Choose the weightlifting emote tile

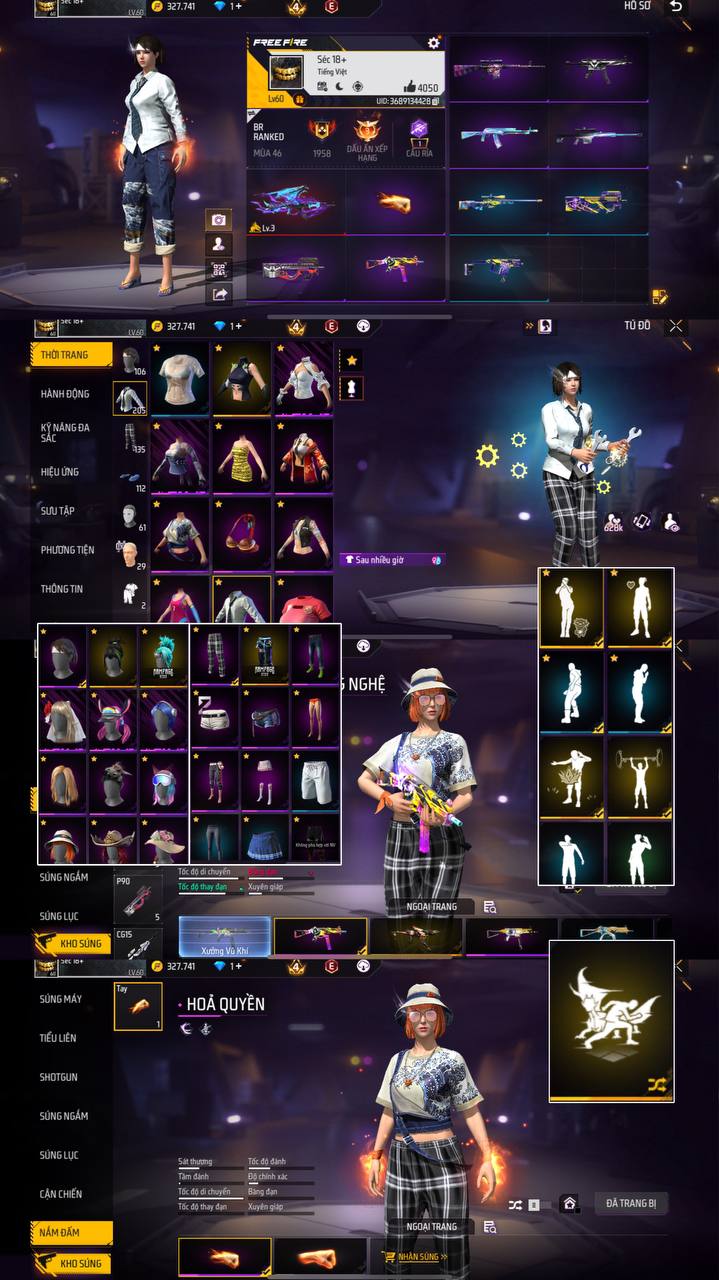coord(639,770)
